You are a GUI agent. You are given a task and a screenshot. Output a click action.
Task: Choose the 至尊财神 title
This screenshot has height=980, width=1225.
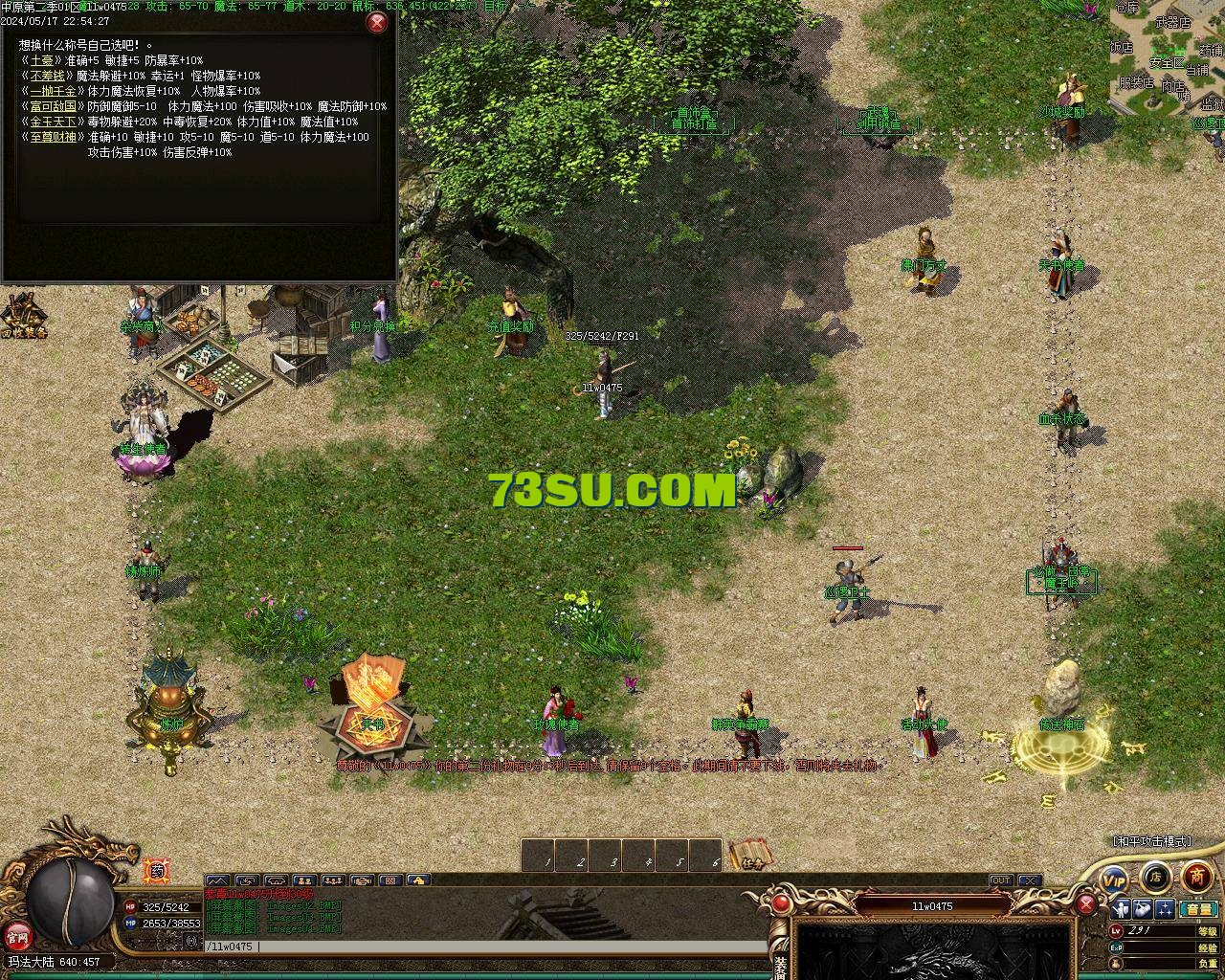[53, 137]
